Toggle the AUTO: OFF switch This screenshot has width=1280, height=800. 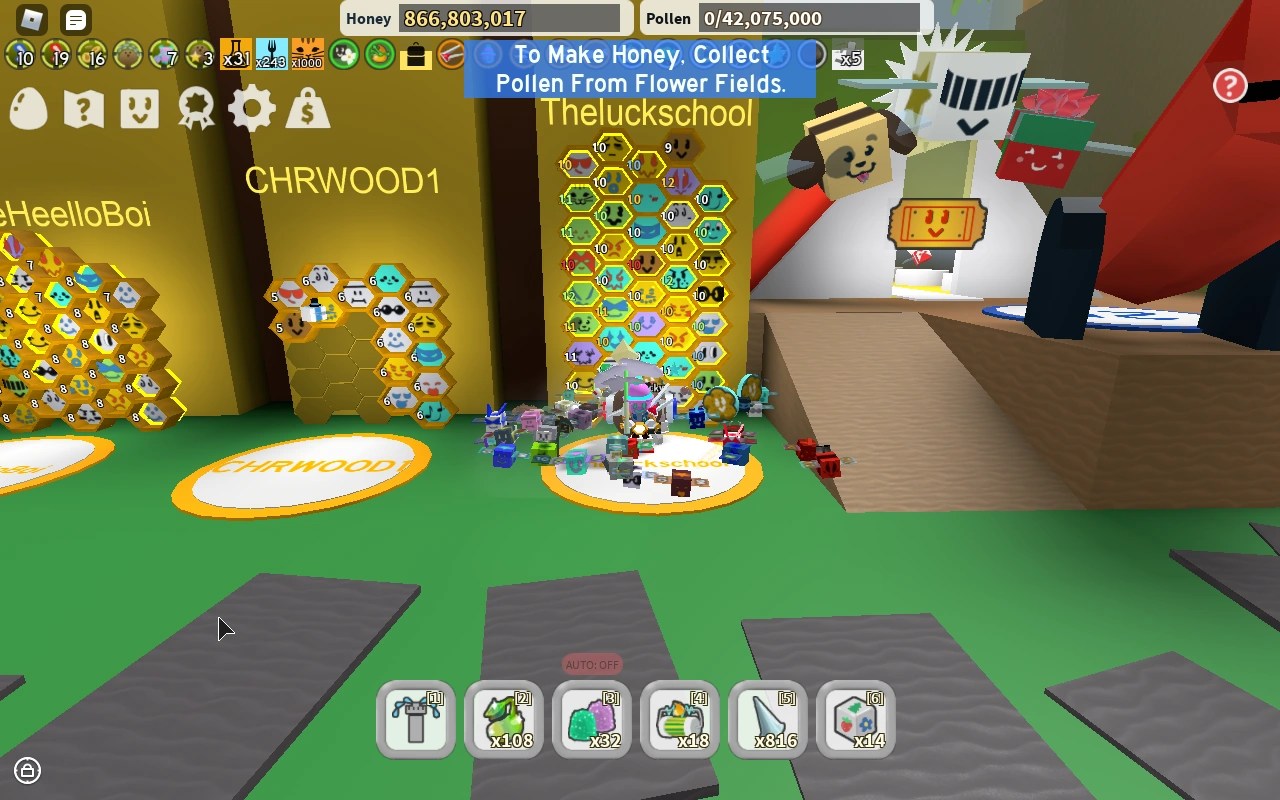[x=591, y=663]
